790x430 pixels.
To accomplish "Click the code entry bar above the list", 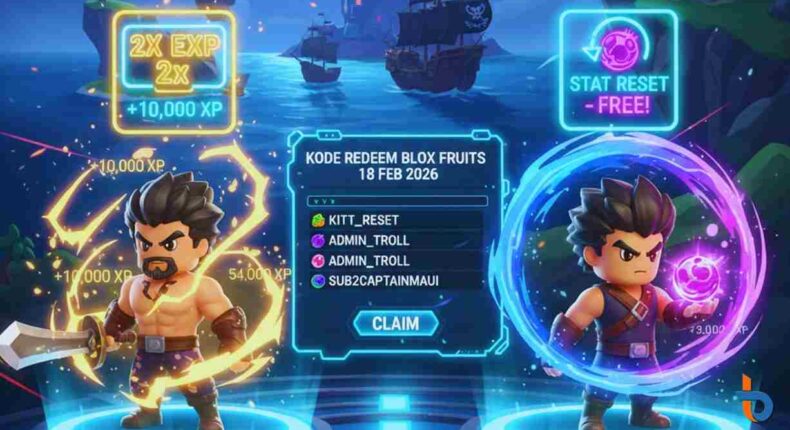I will coord(397,200).
